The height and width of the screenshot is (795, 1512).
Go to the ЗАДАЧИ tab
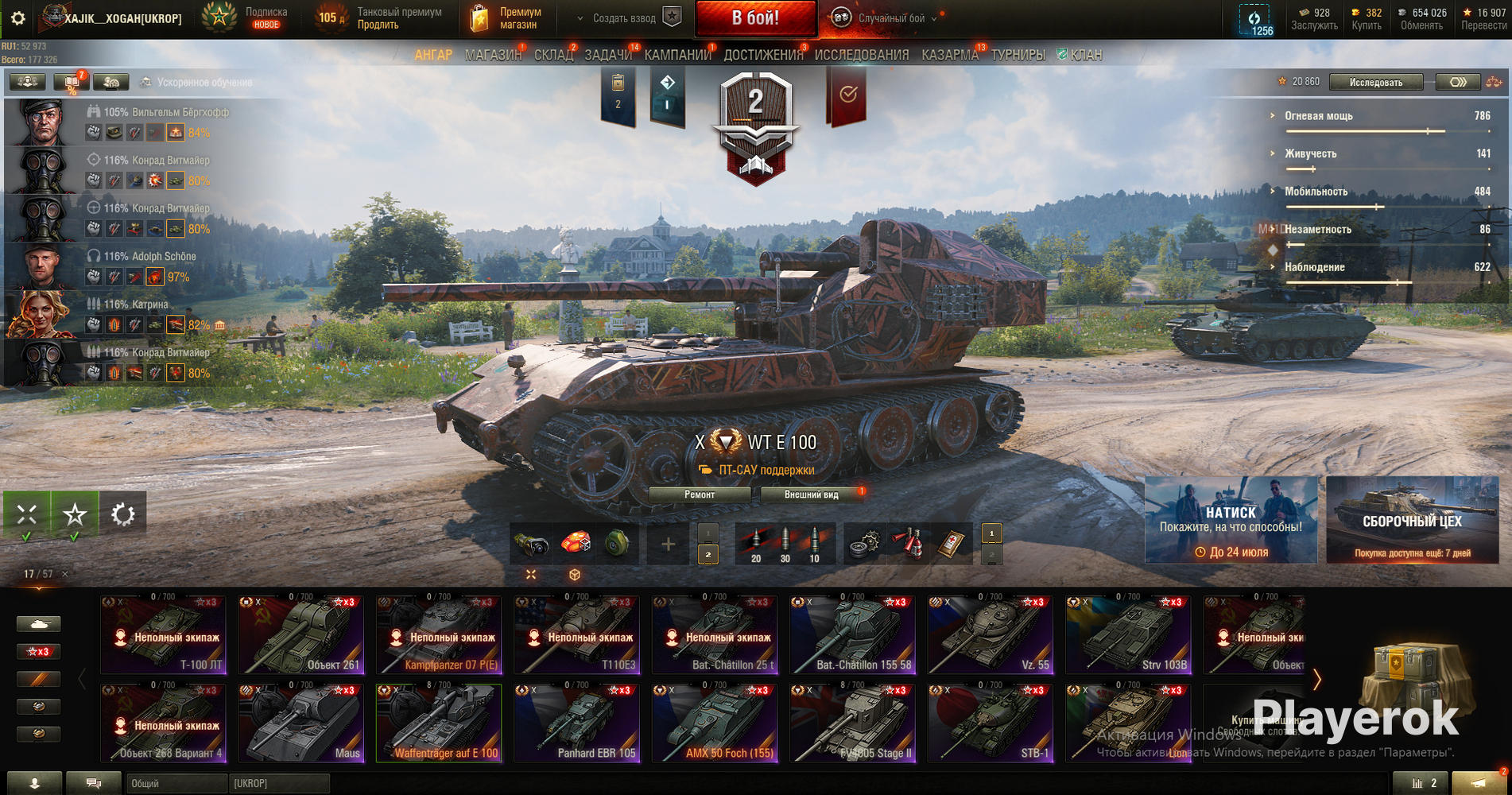608,55
